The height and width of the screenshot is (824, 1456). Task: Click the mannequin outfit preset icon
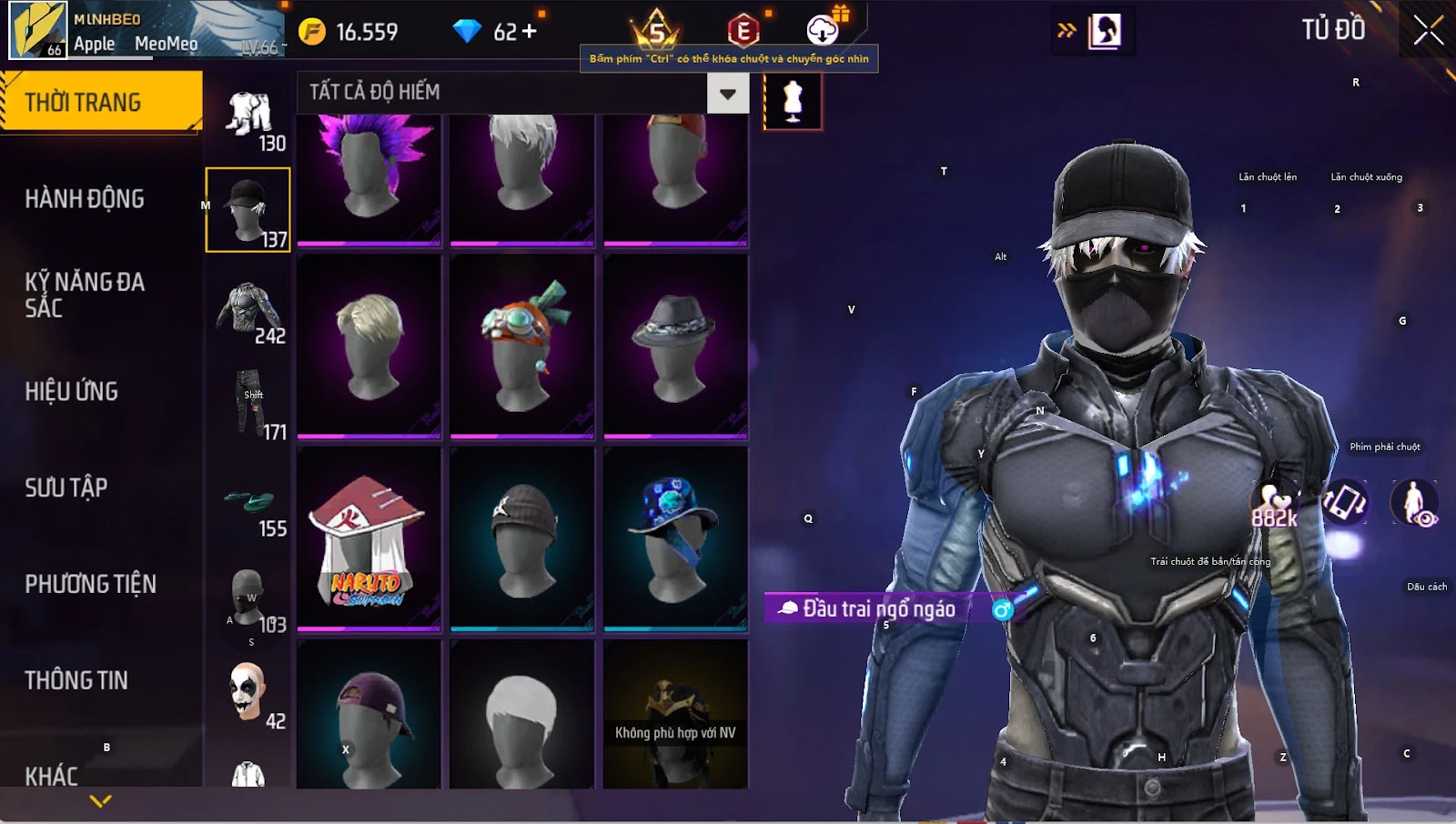793,101
